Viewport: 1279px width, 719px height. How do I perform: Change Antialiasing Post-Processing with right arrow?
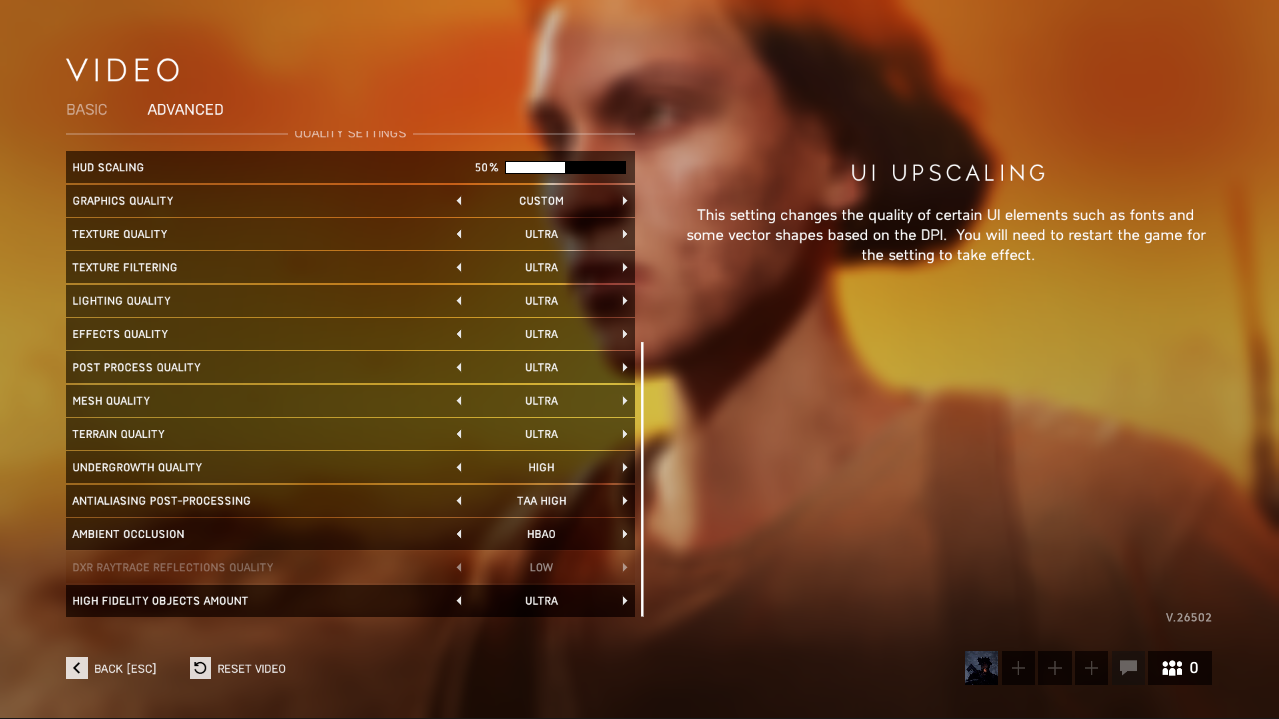[625, 501]
